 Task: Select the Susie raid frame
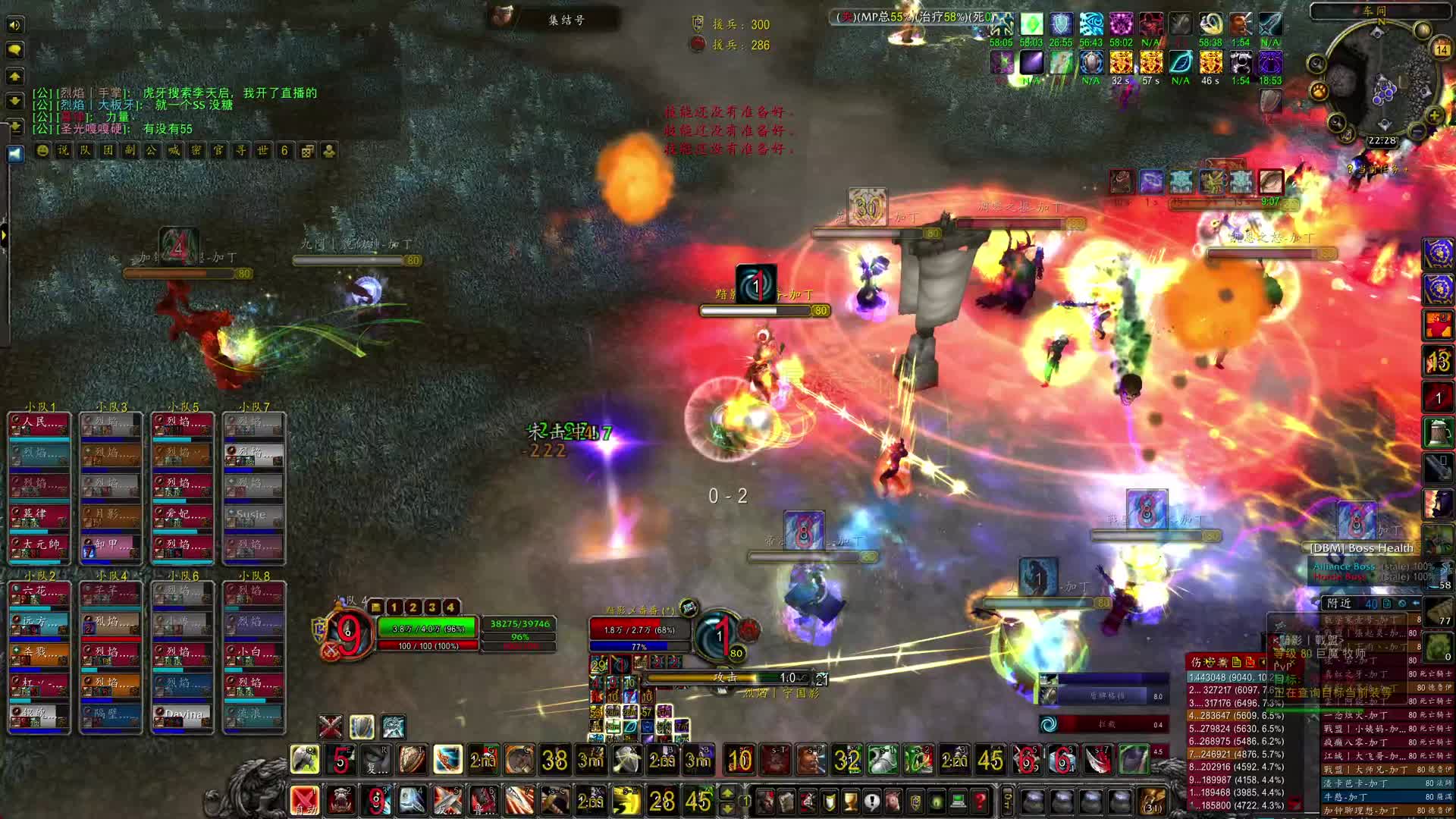253,515
